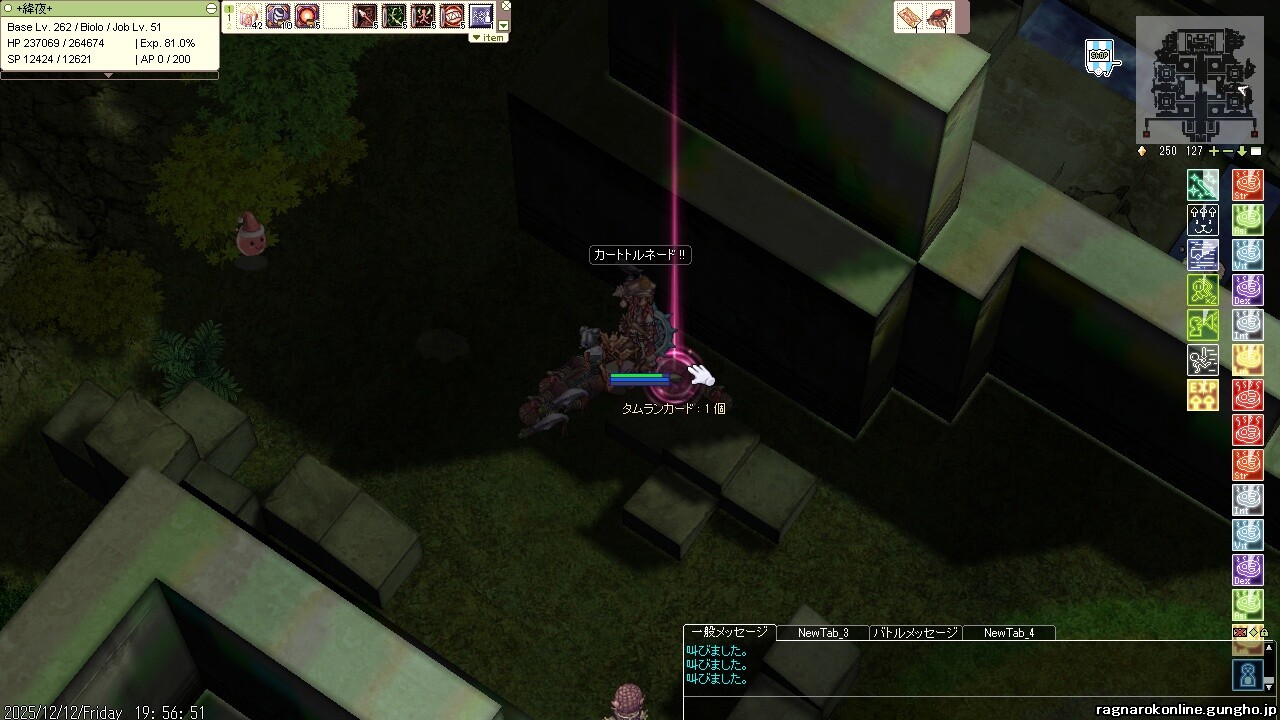Expand the status window's bottom arrow
This screenshot has width=1280, height=720.
(109, 75)
